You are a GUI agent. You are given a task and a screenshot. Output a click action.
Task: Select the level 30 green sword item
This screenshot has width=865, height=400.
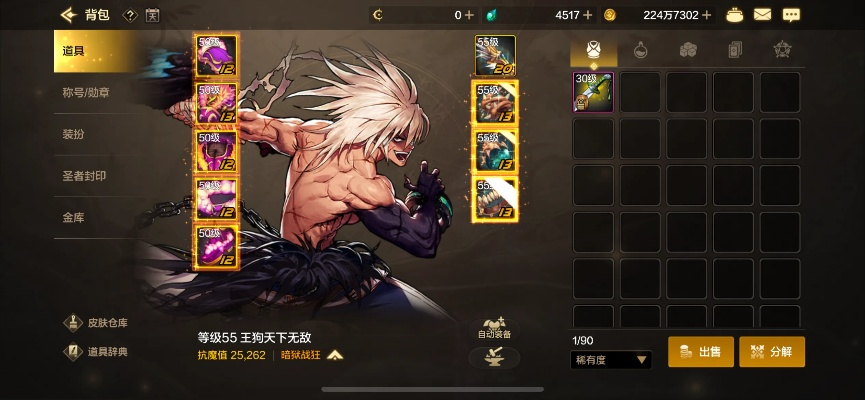pyautogui.click(x=593, y=92)
